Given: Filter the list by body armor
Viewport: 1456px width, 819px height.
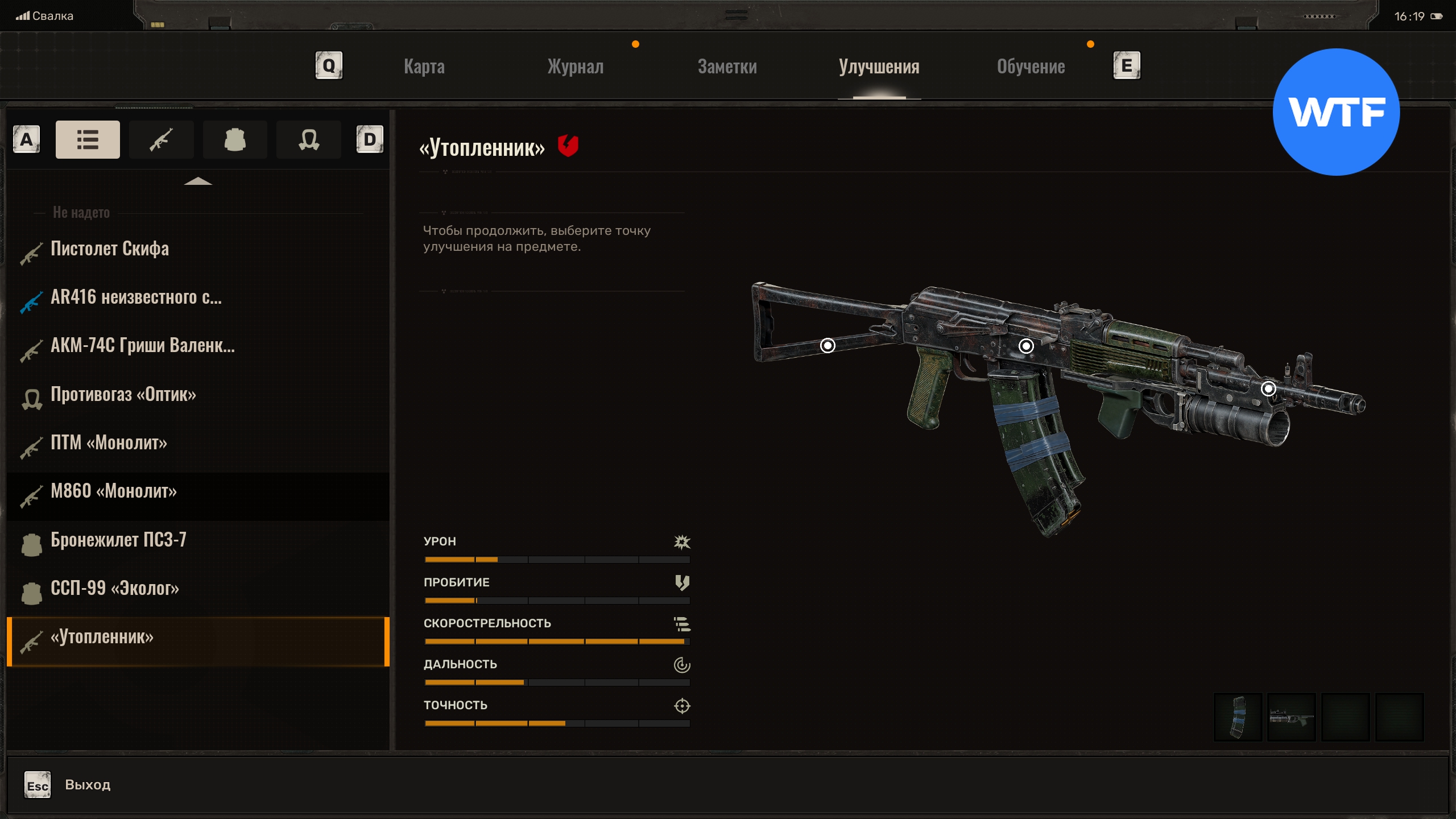Looking at the screenshot, I should click(235, 139).
